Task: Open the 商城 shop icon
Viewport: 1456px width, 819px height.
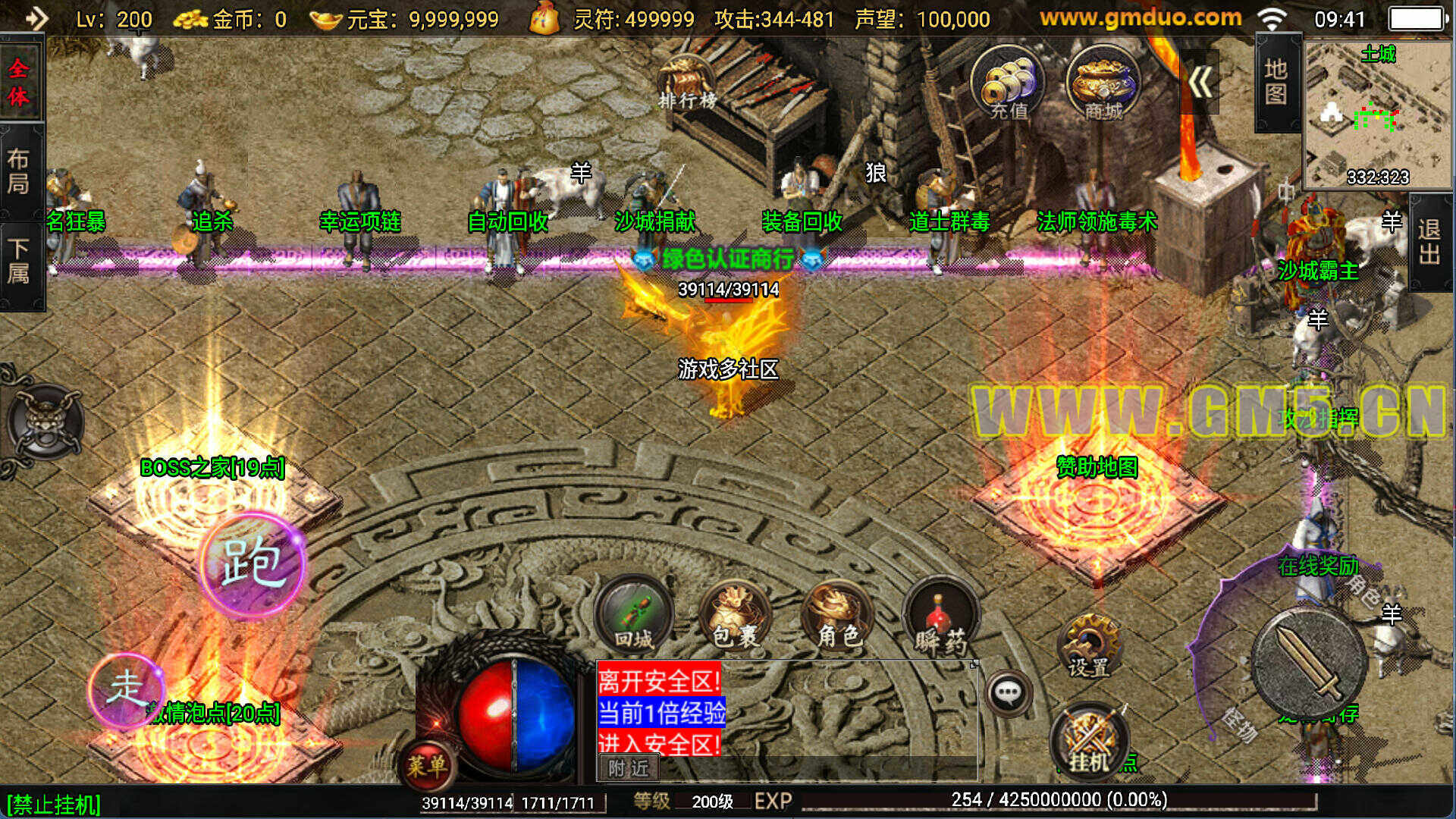Action: pyautogui.click(x=1103, y=85)
